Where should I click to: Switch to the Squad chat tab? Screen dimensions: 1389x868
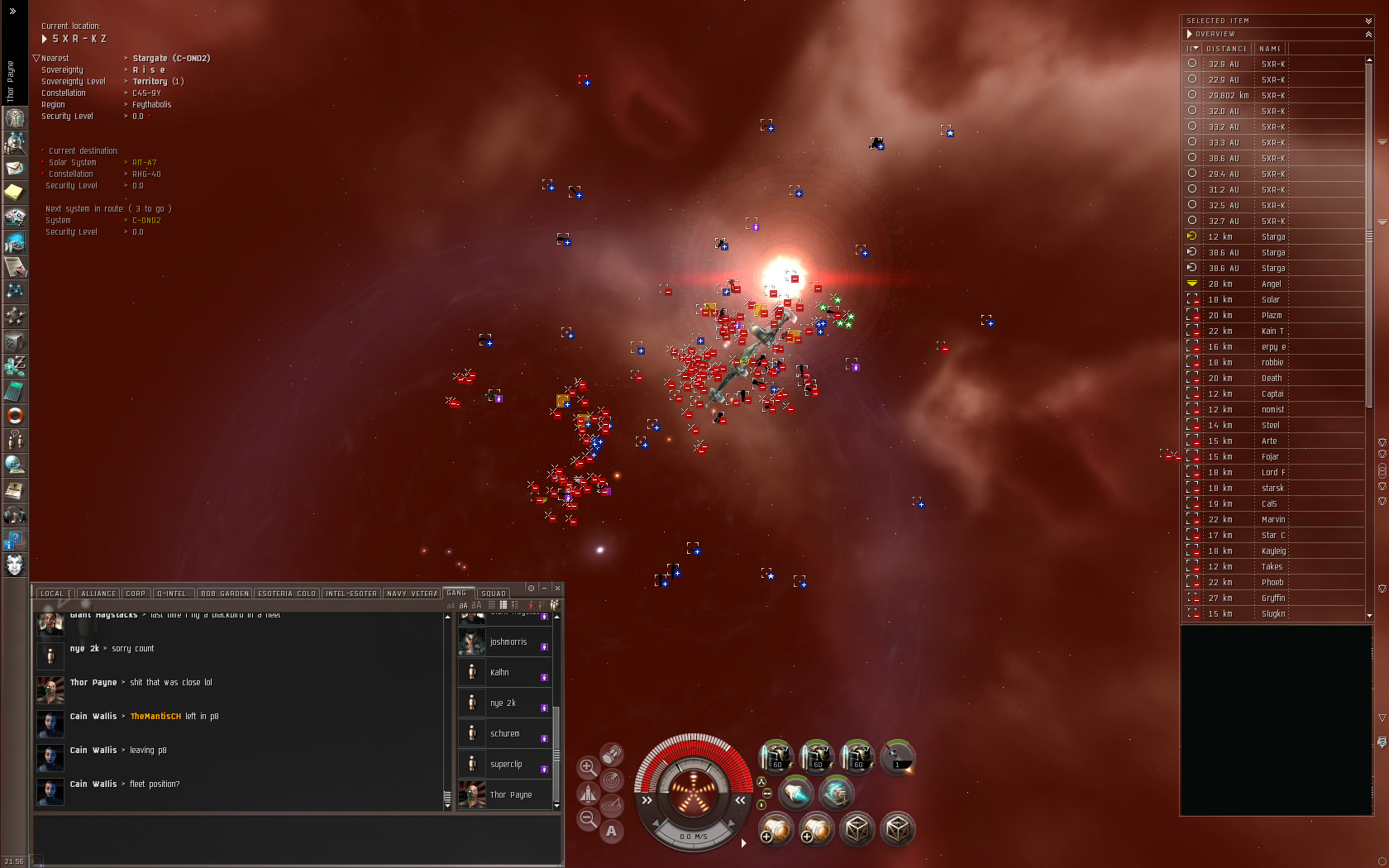(494, 594)
